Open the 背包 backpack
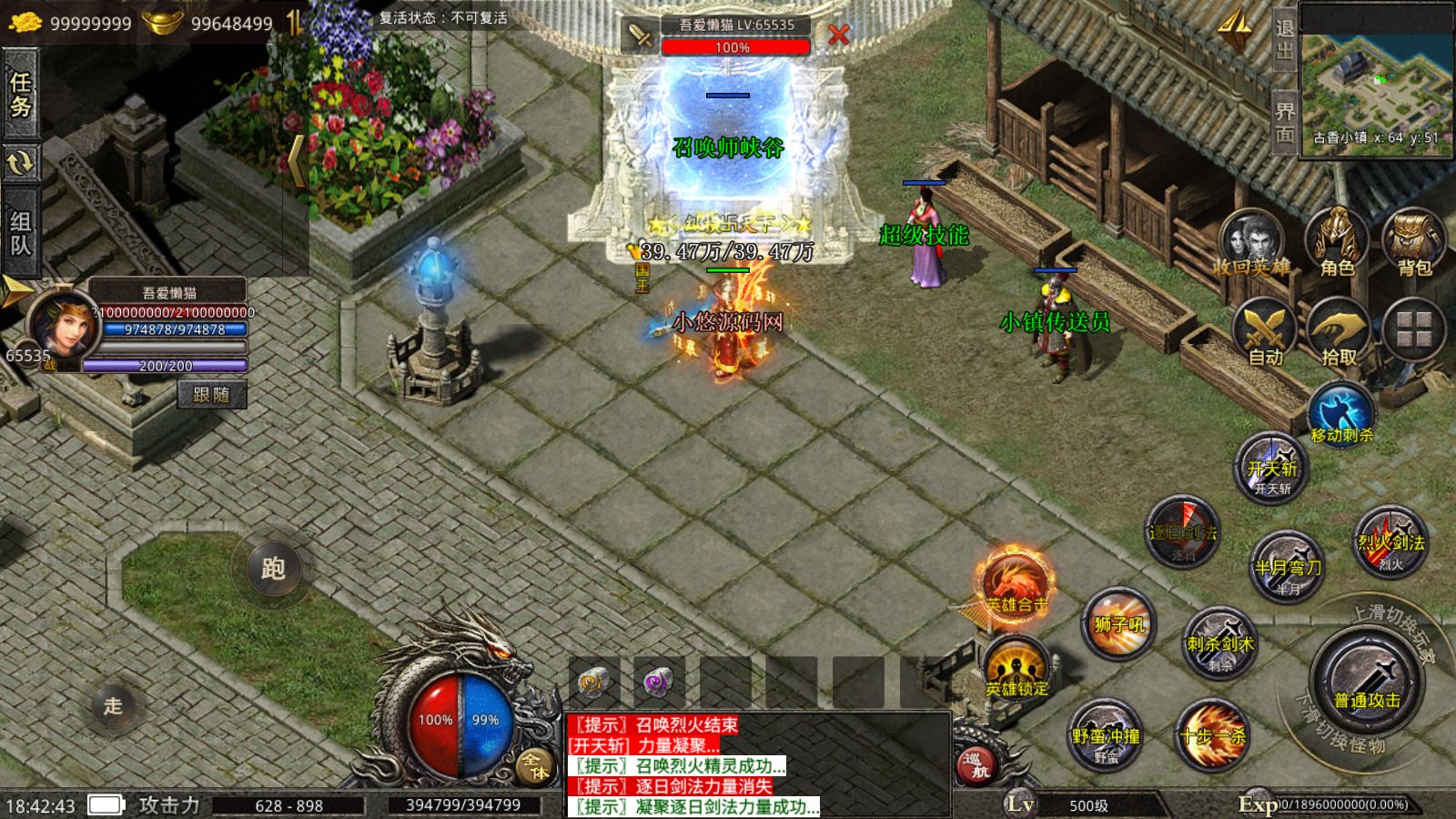This screenshot has width=1456, height=819. 1414,243
